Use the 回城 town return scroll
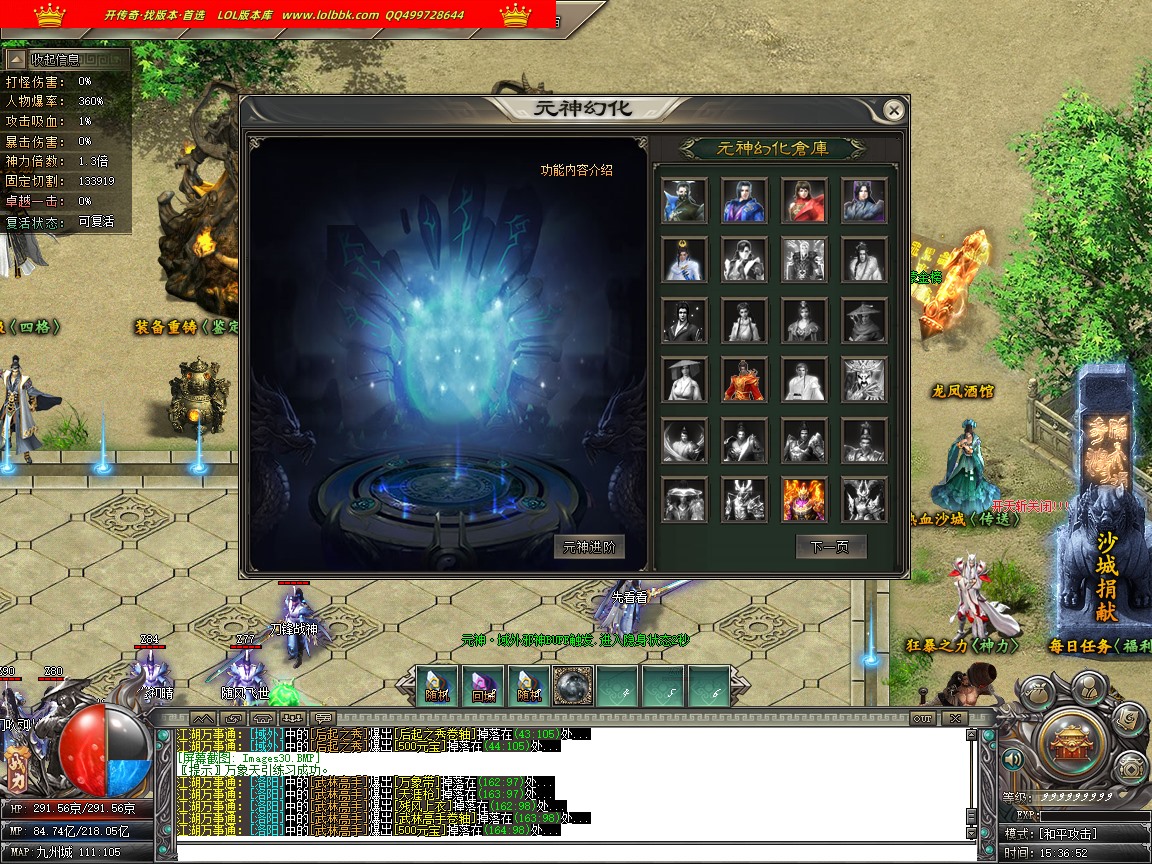This screenshot has height=864, width=1152. point(483,687)
